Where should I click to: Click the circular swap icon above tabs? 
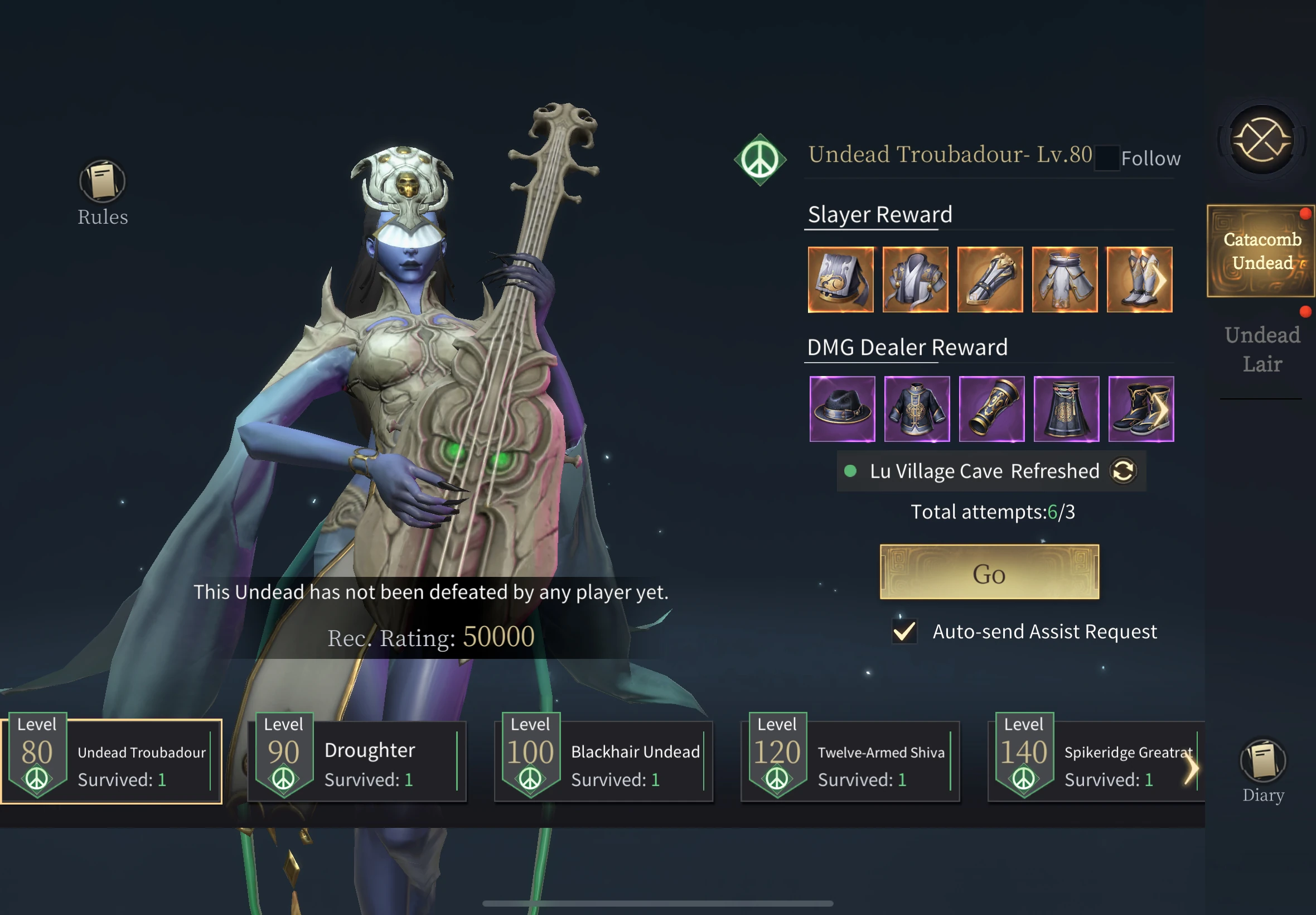pos(1261,141)
